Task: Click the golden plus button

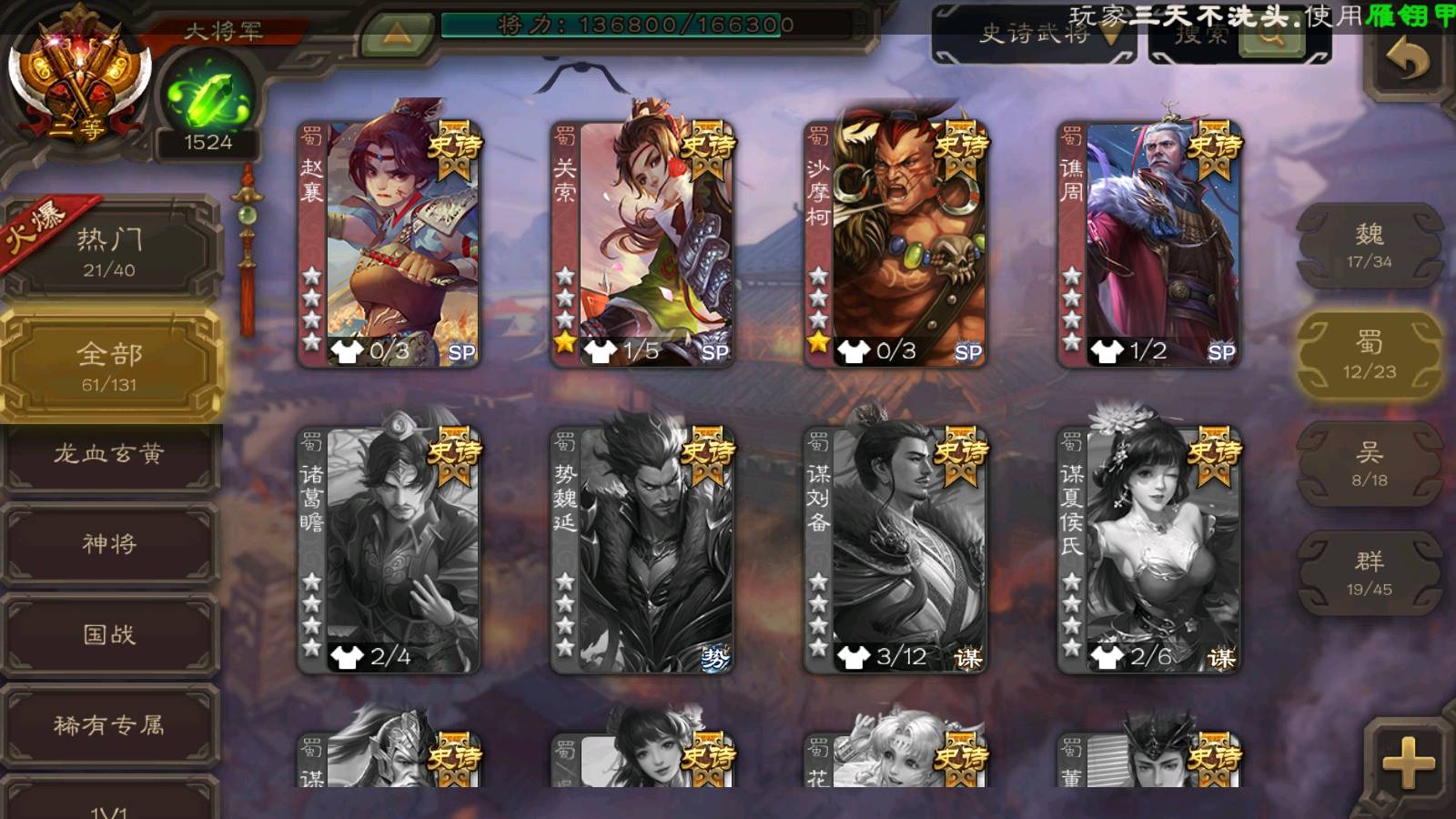Action: pos(1408,763)
